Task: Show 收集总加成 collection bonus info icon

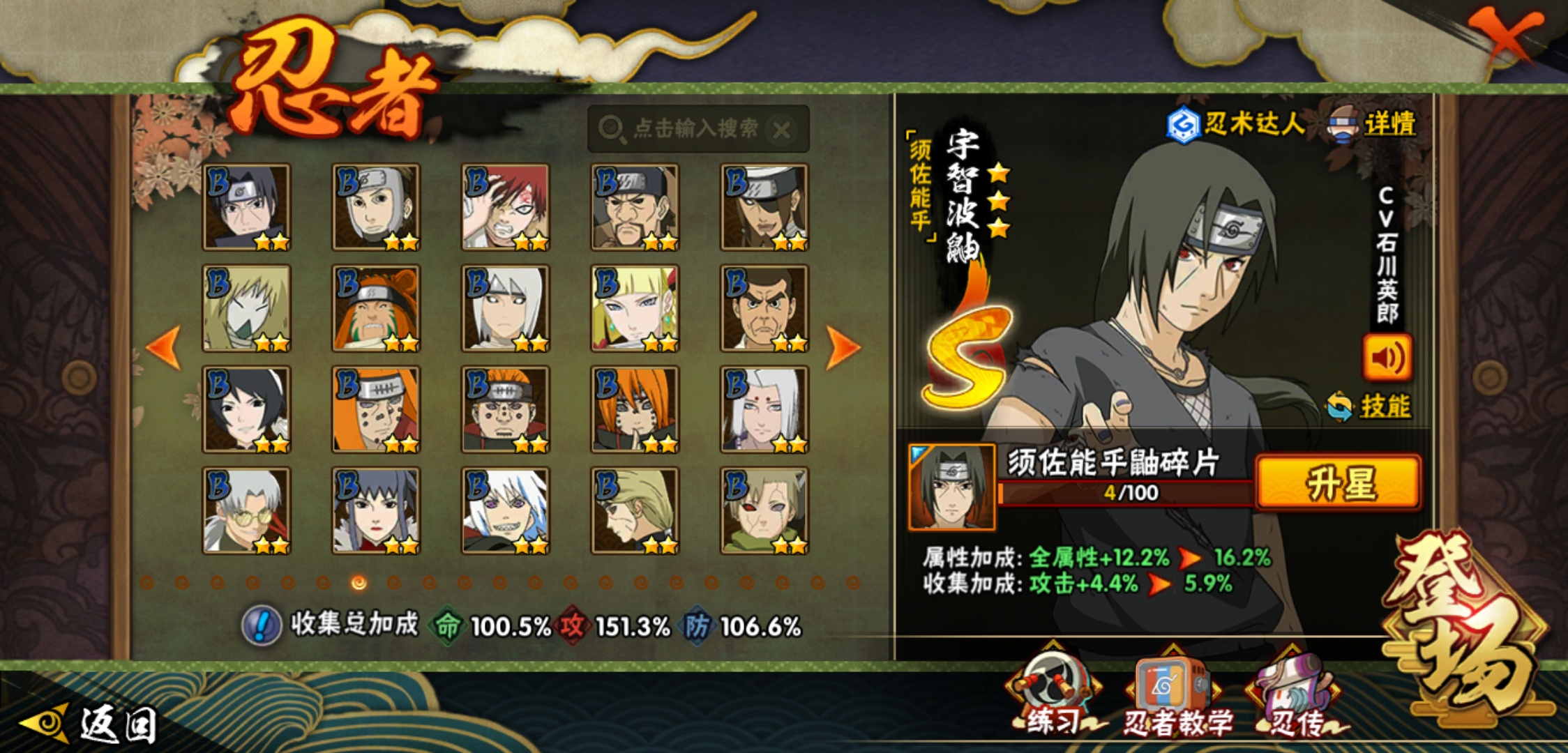Action: [261, 625]
